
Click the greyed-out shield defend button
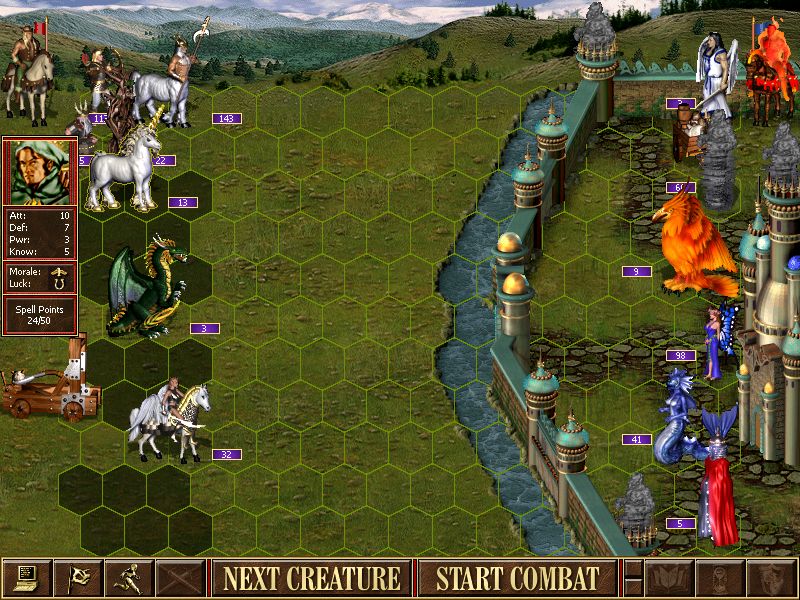pyautogui.click(x=772, y=578)
